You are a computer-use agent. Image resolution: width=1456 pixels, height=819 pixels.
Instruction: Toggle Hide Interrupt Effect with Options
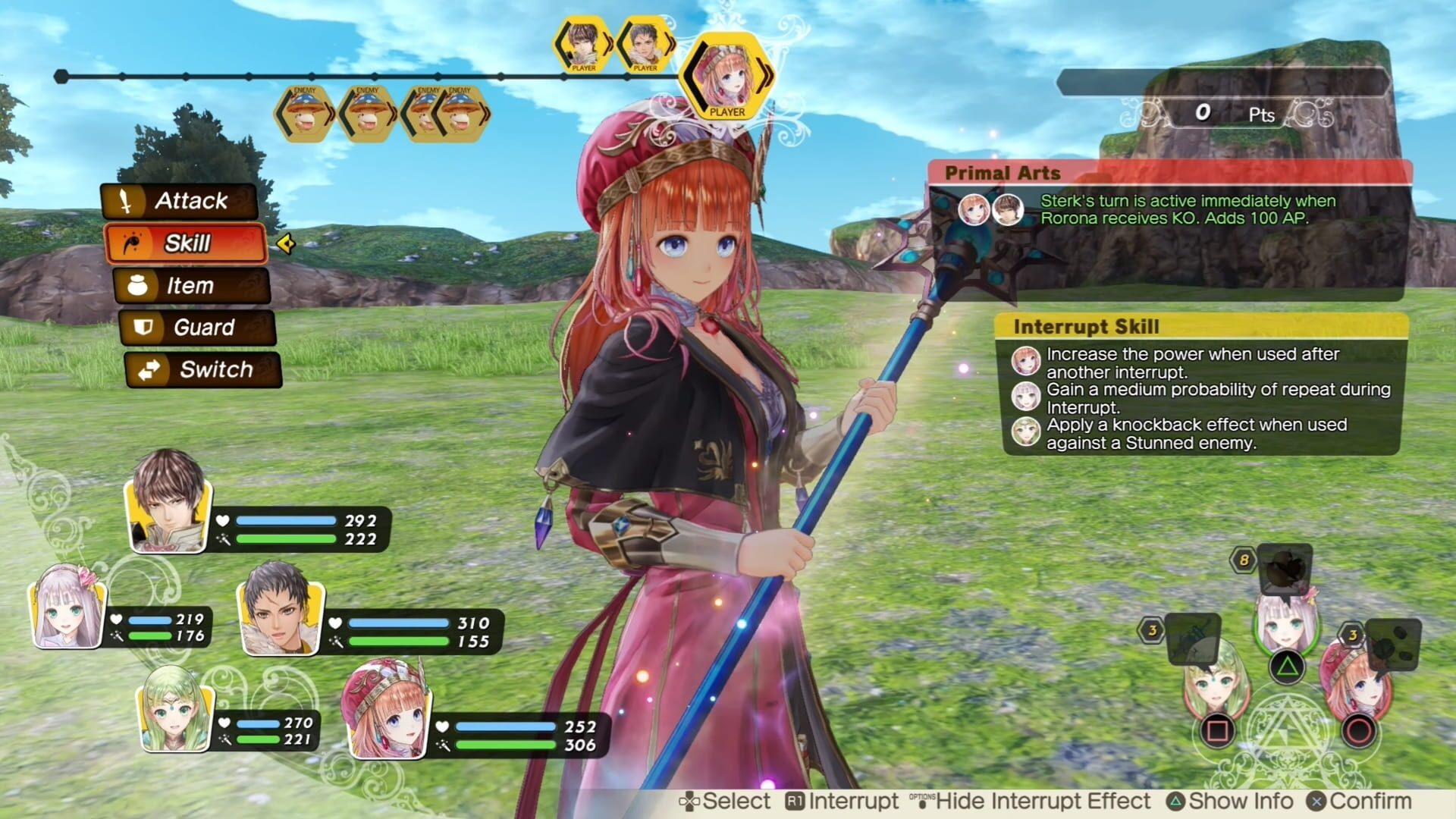click(x=1031, y=801)
